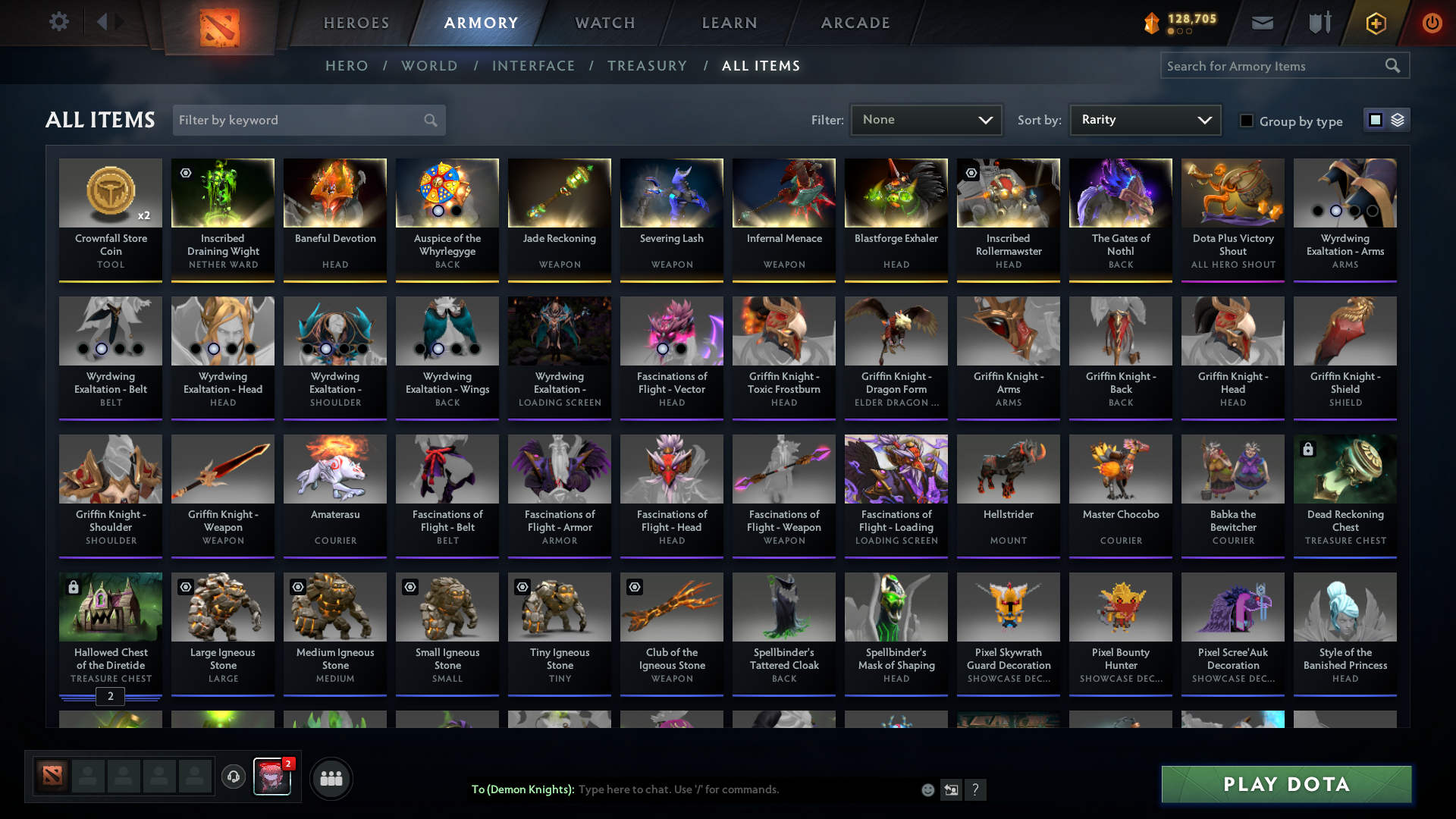
Task: Select the grid view square toggle
Action: pos(1375,120)
